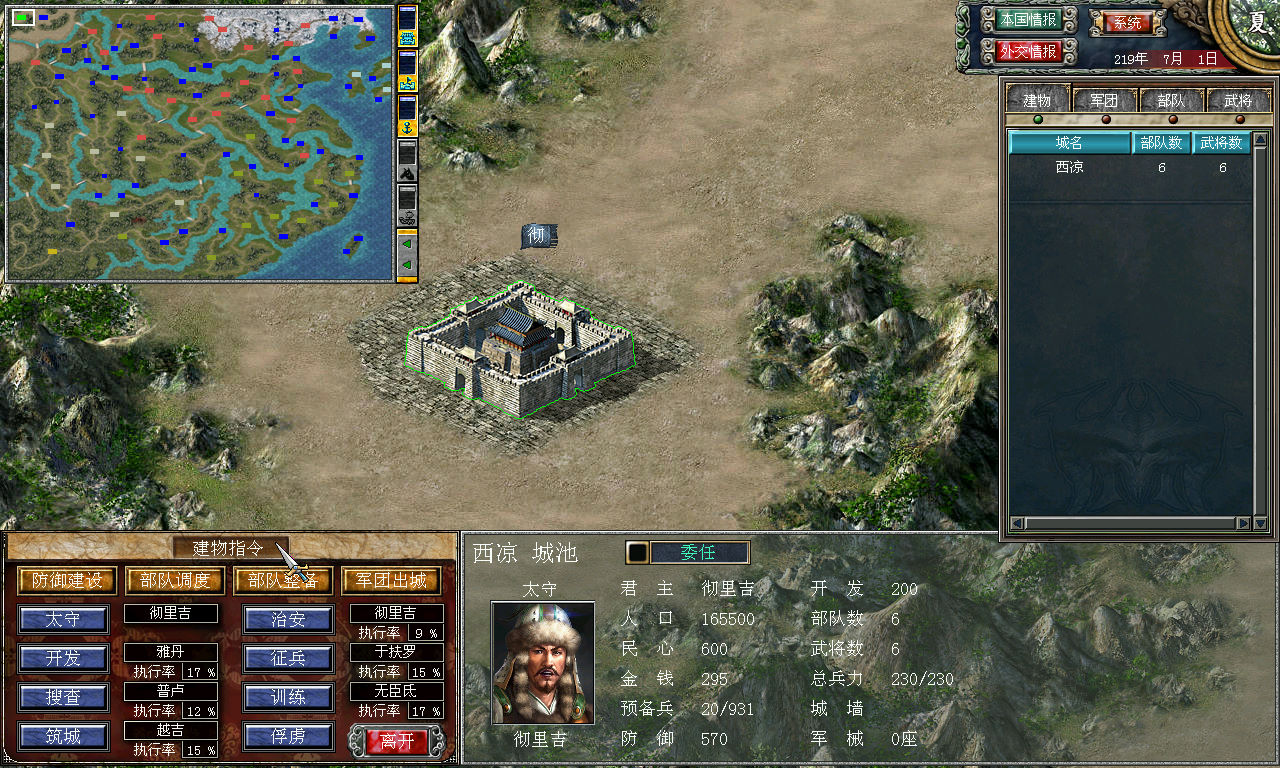The image size is (1280, 768).
Task: Activate the 筑城 build walls command
Action: (63, 737)
